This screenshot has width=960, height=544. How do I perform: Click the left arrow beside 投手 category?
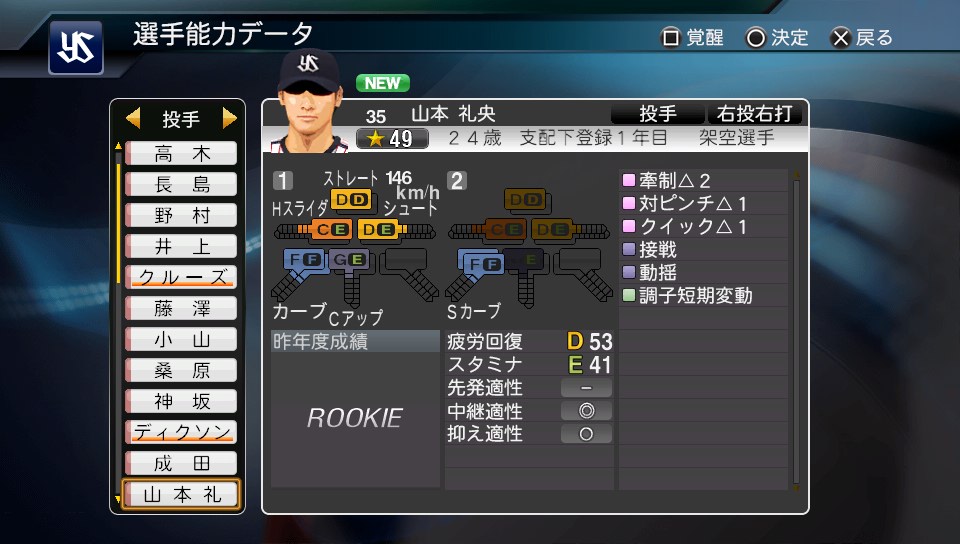pyautogui.click(x=133, y=119)
